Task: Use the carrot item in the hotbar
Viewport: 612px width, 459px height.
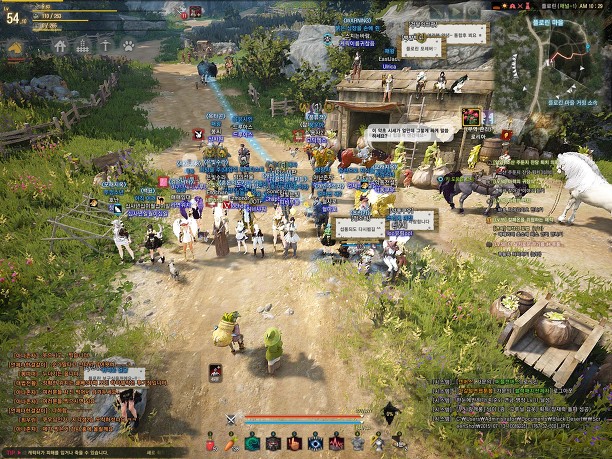Action: 231,442
